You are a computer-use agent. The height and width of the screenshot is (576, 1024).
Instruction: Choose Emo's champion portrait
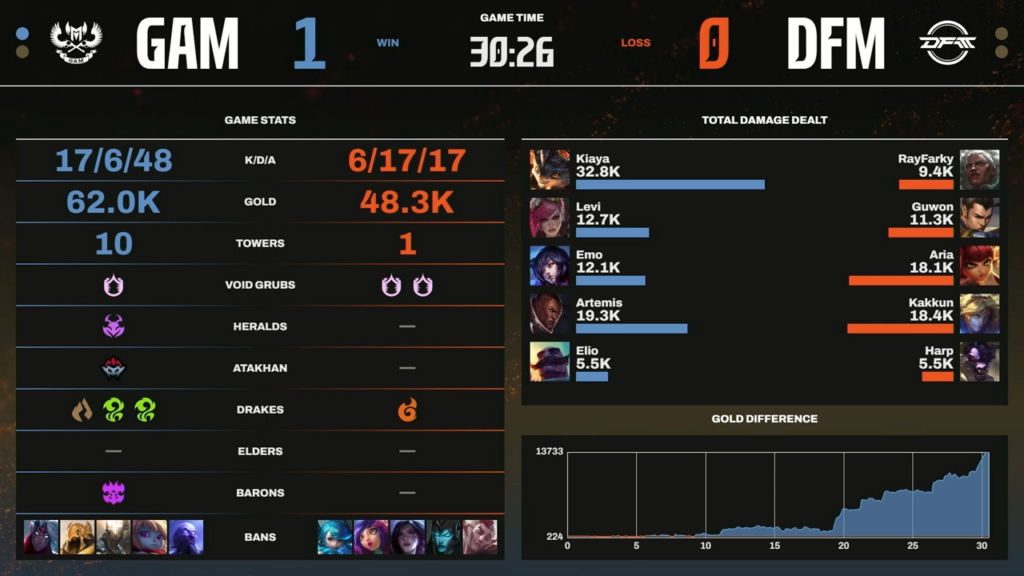[549, 266]
